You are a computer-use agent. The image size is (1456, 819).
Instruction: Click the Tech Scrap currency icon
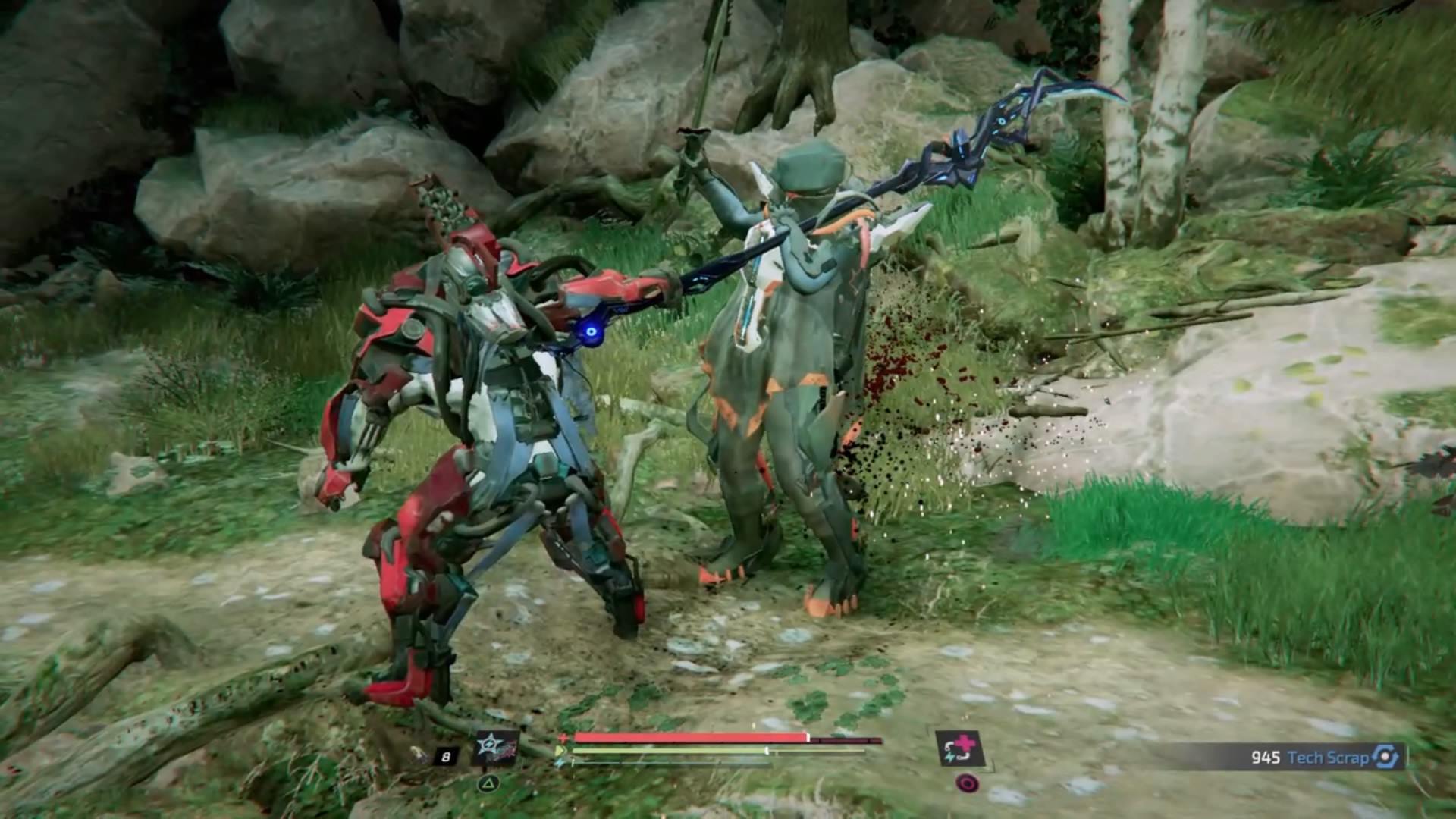click(x=1385, y=757)
